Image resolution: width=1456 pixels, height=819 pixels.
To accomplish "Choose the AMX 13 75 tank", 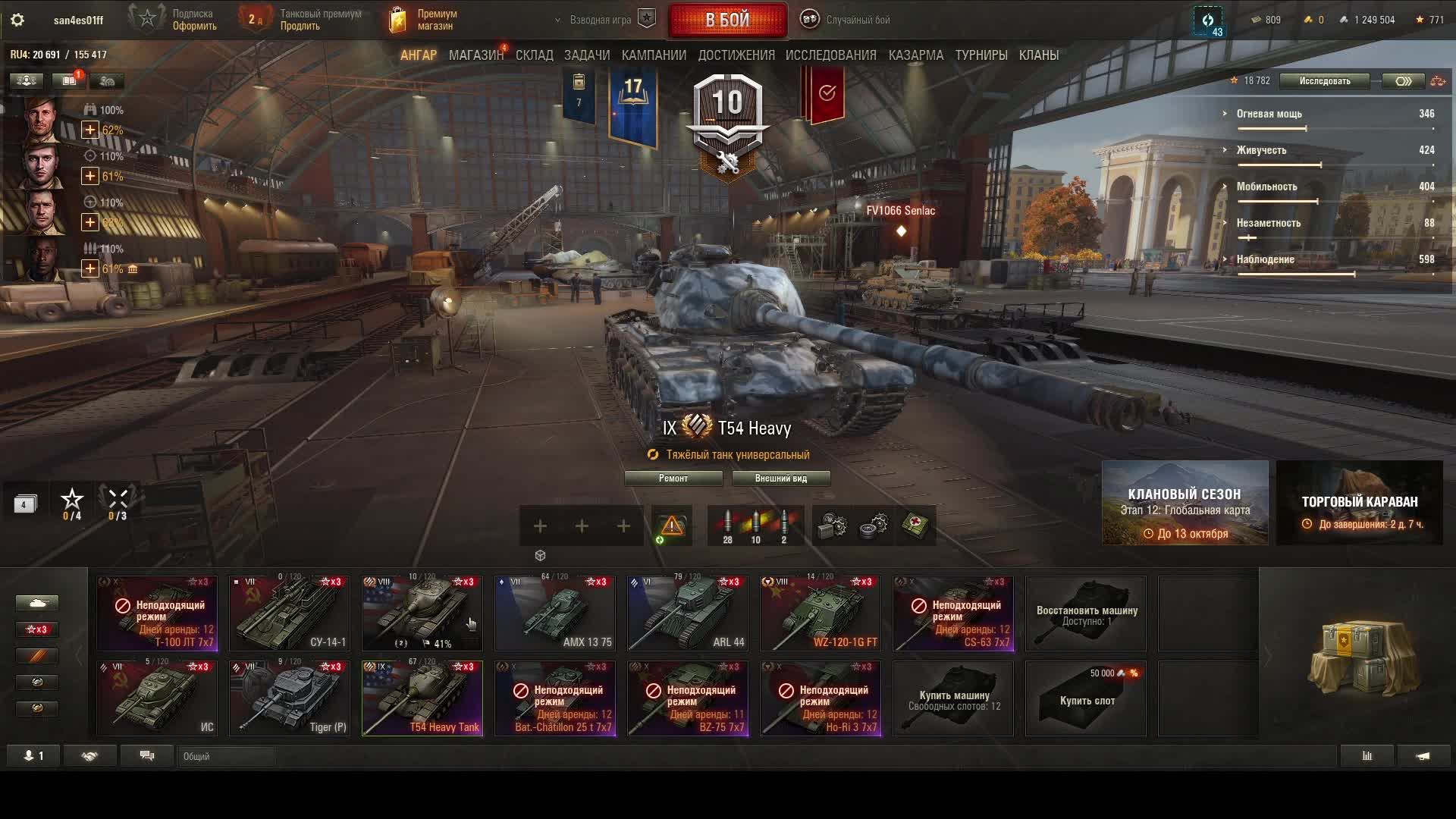I will click(x=555, y=613).
